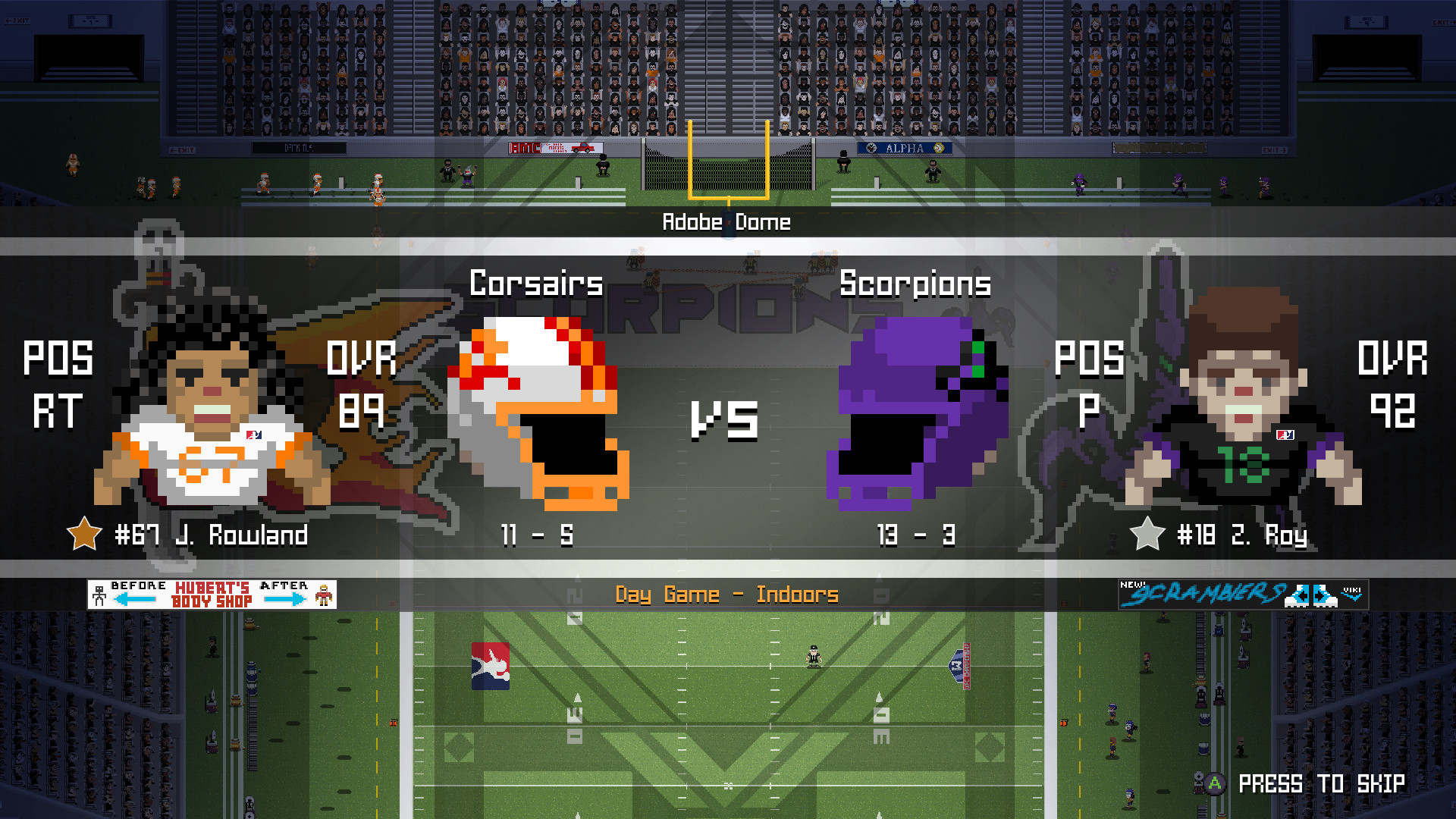Select the Scorpions team name
This screenshot has height=819, width=1456.
coord(915,284)
